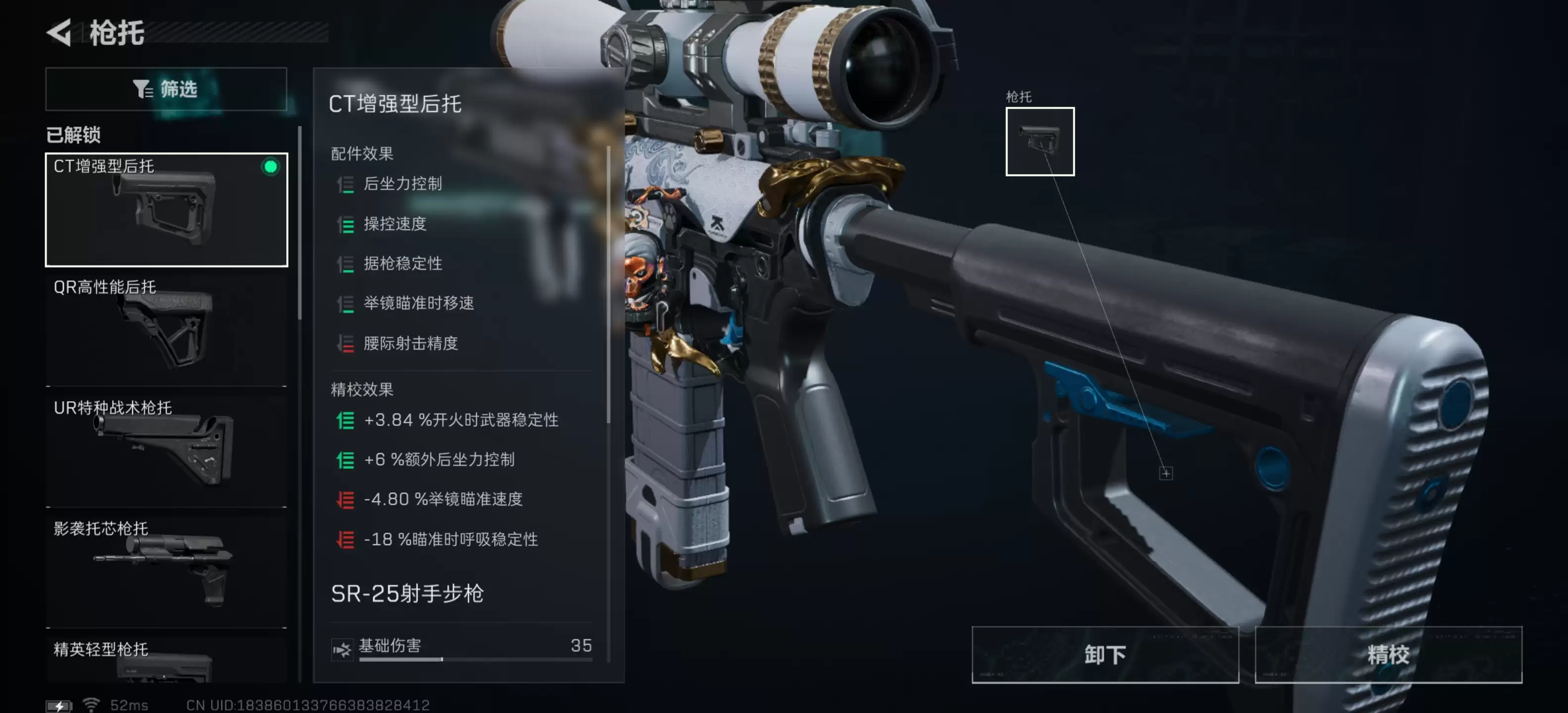展开SR-25射手步枪详细信息
Viewport: 1568px width, 713px height.
pos(407,594)
